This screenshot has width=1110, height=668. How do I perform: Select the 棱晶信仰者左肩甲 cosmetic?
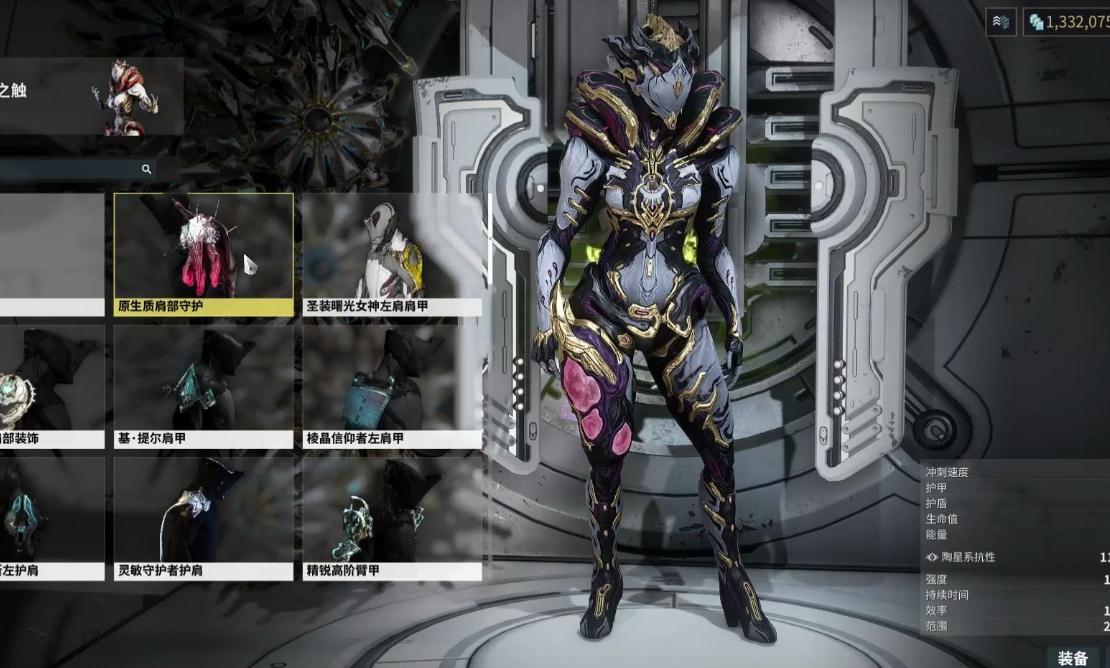pyautogui.click(x=392, y=386)
